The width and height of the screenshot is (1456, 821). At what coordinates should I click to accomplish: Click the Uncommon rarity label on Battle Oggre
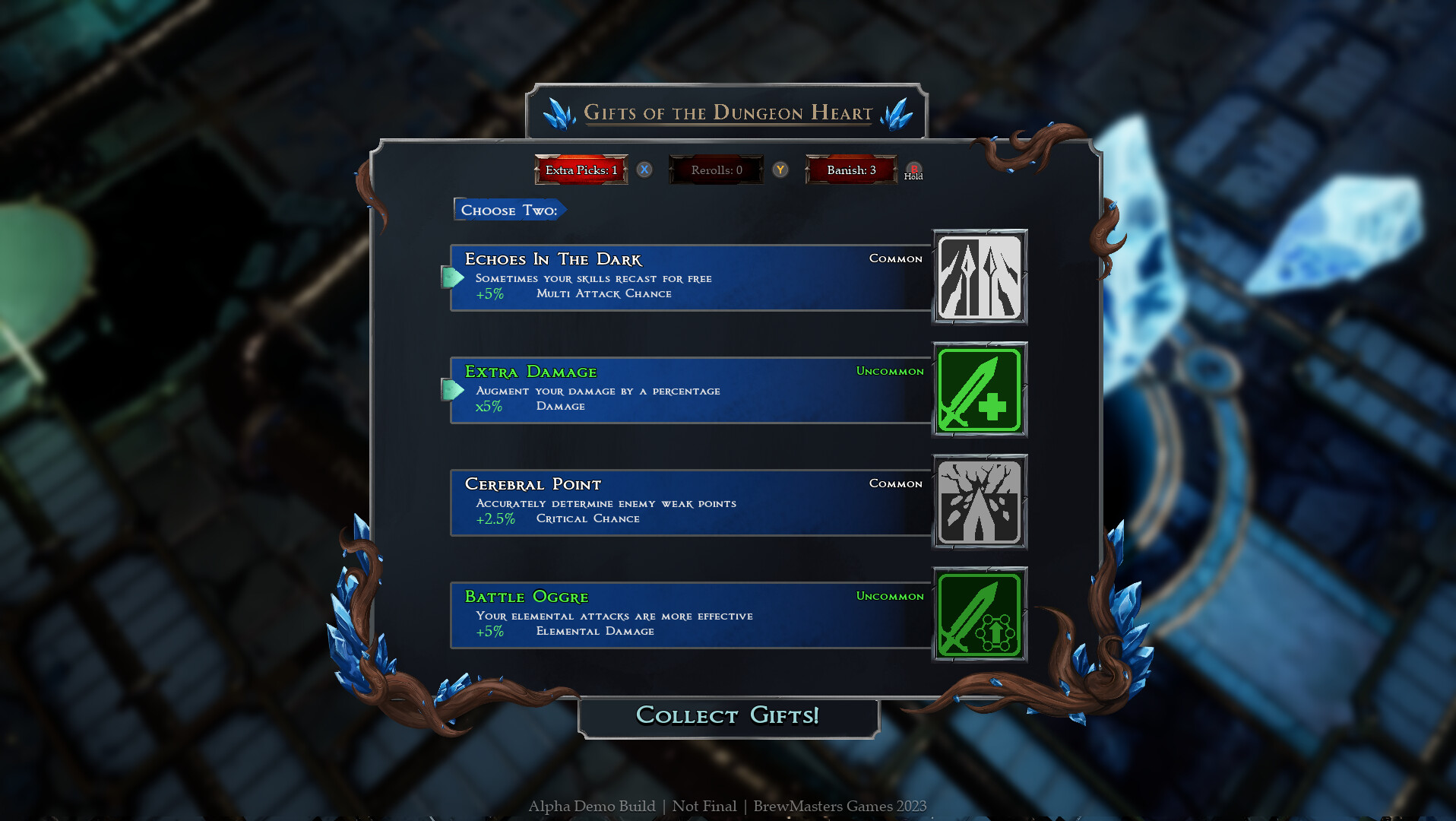pyautogui.click(x=889, y=597)
